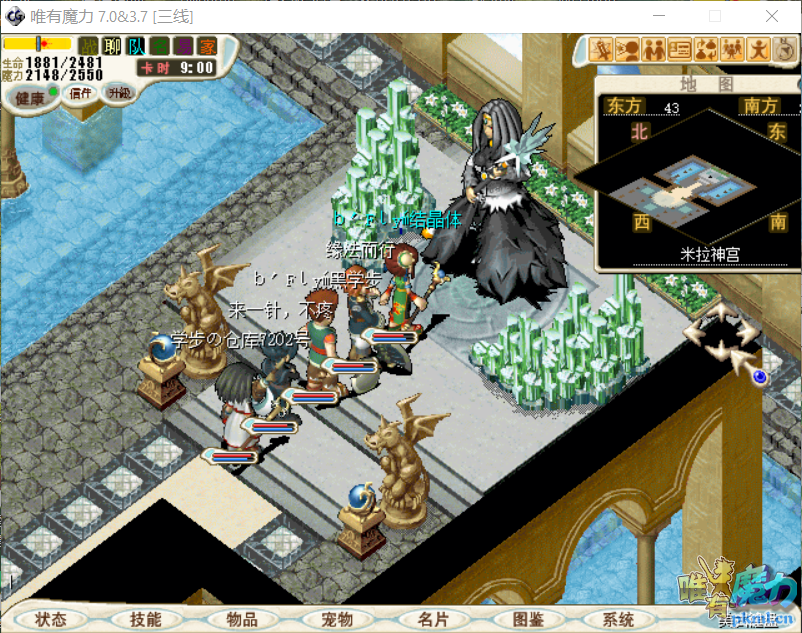The height and width of the screenshot is (633, 802).
Task: Open the 宠物 pets menu
Action: pos(337,619)
